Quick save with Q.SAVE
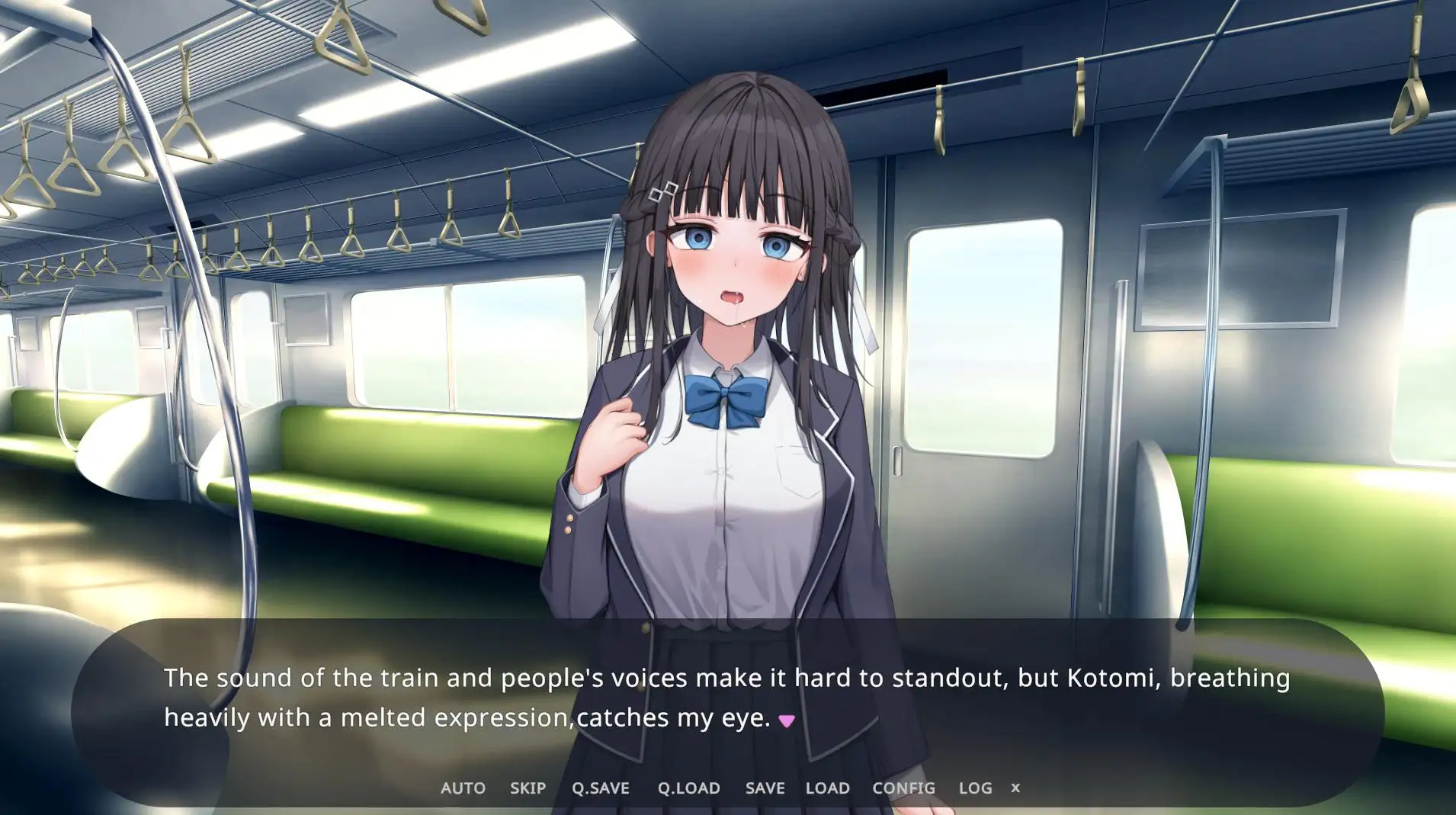The image size is (1456, 815). tap(601, 788)
